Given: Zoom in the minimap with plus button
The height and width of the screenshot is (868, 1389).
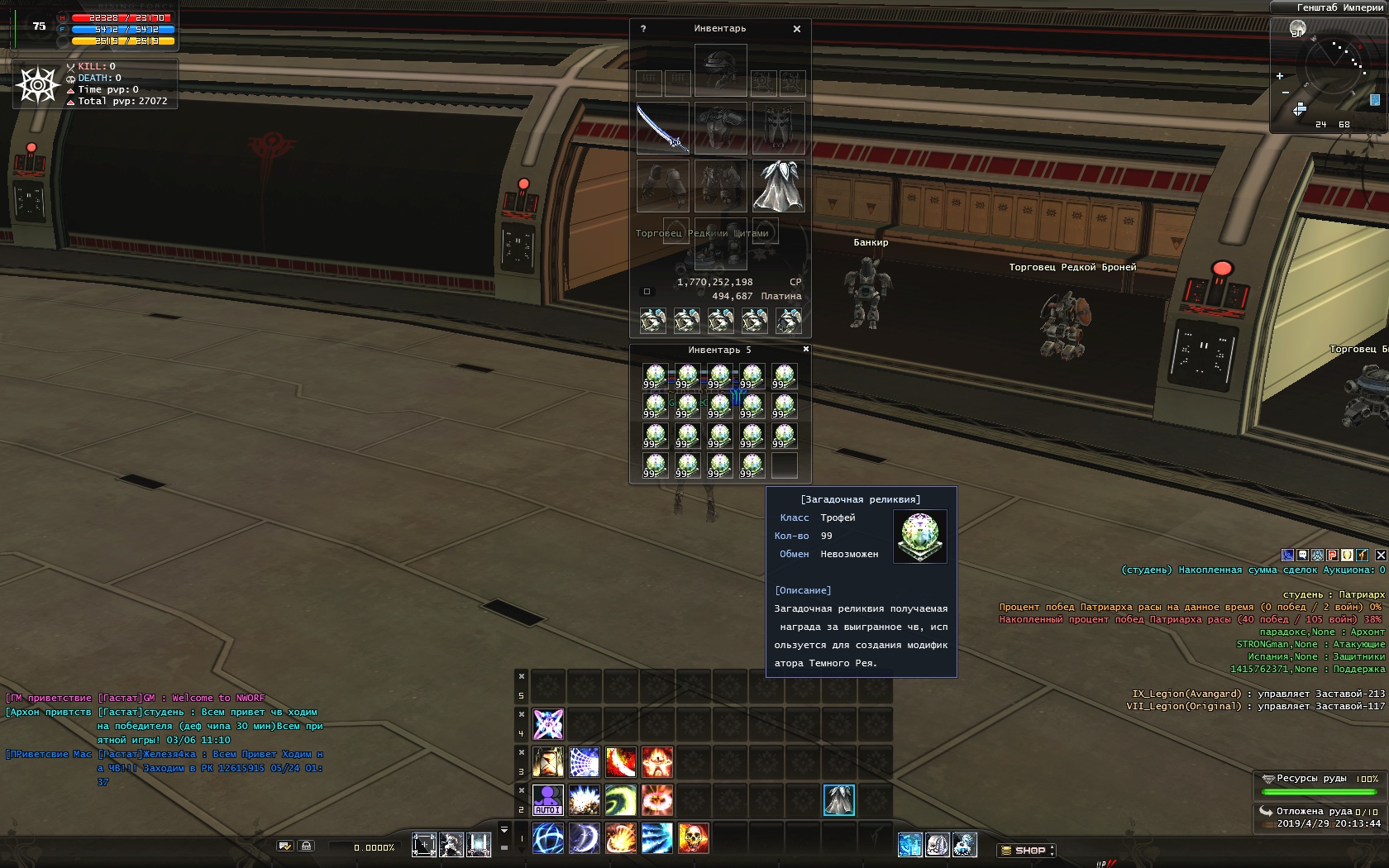Looking at the screenshot, I should 1280,76.
